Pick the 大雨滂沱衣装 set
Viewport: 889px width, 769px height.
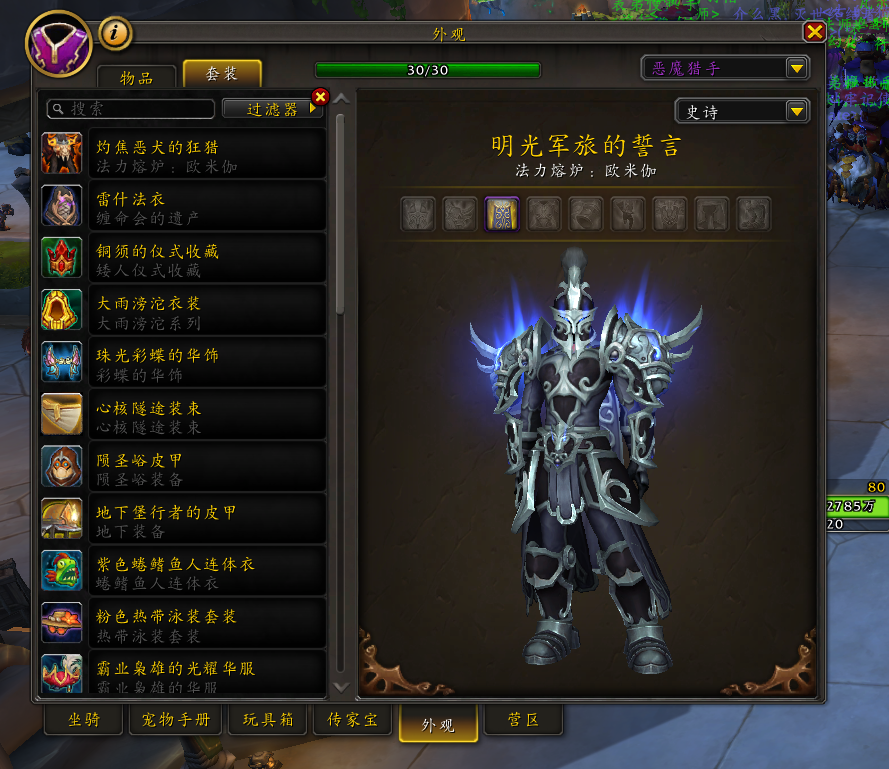184,310
